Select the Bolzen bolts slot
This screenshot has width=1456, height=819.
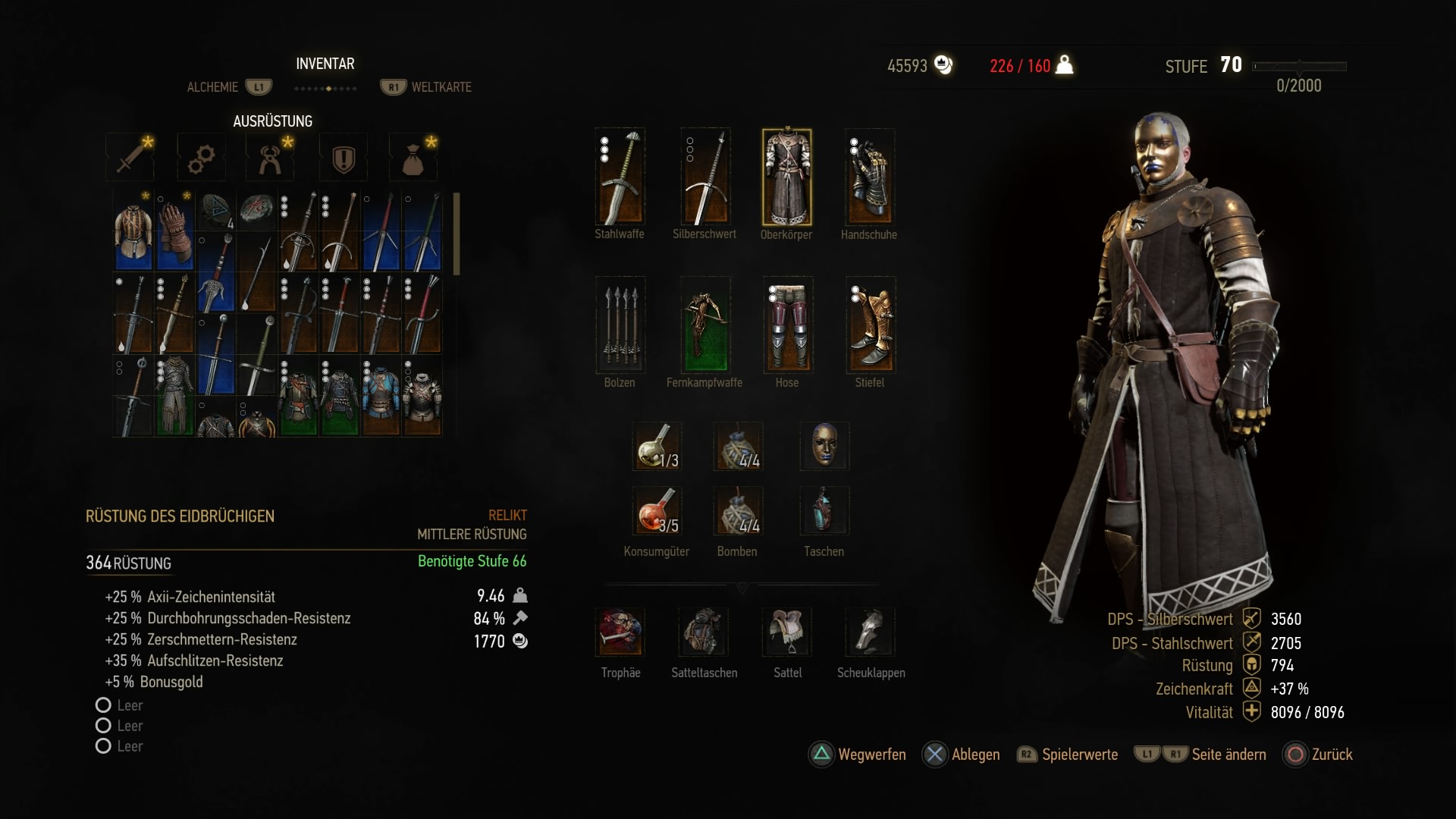(620, 325)
